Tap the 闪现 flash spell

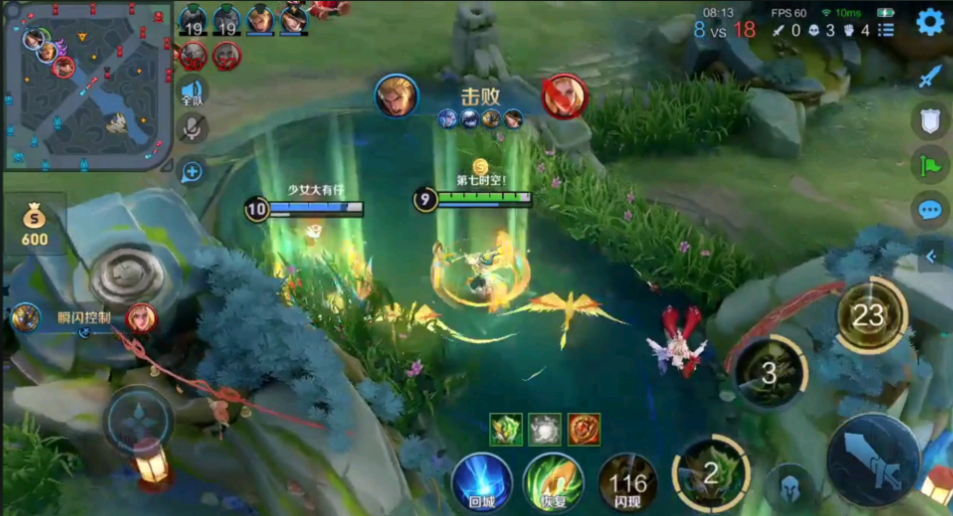click(627, 484)
